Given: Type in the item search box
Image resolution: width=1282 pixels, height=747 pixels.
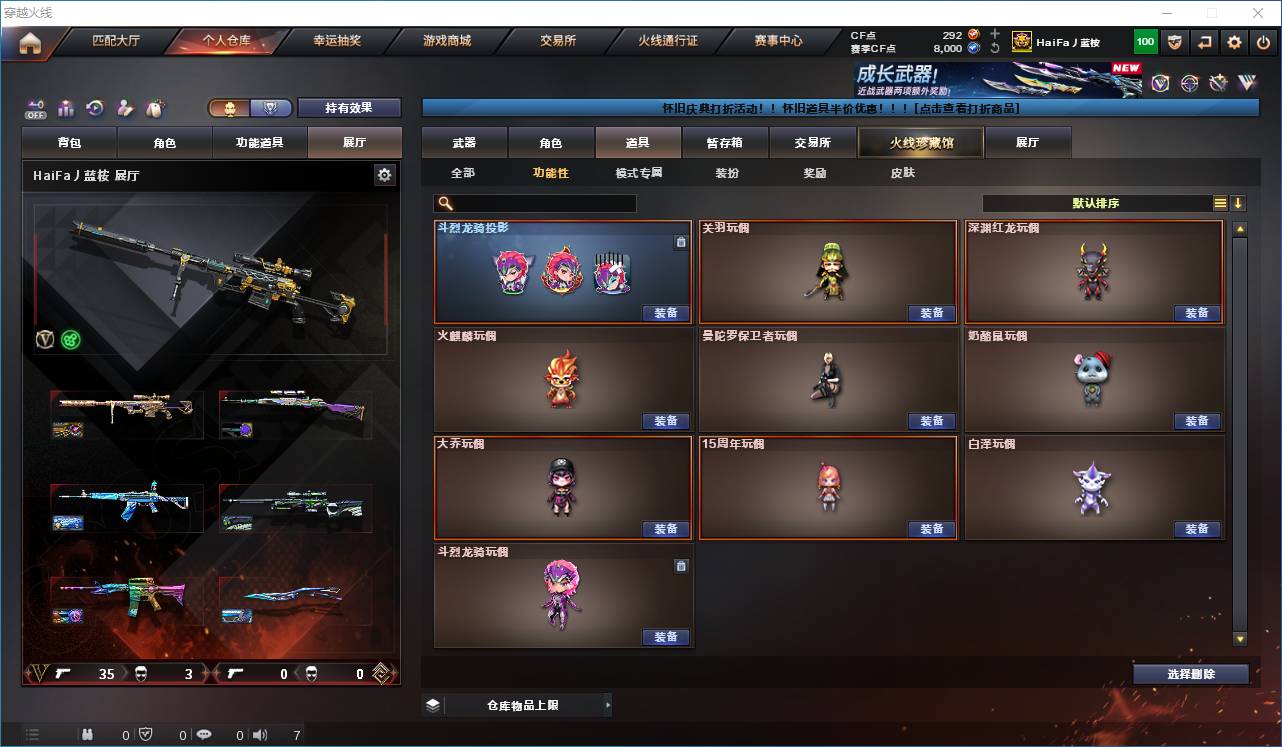Looking at the screenshot, I should point(540,203).
